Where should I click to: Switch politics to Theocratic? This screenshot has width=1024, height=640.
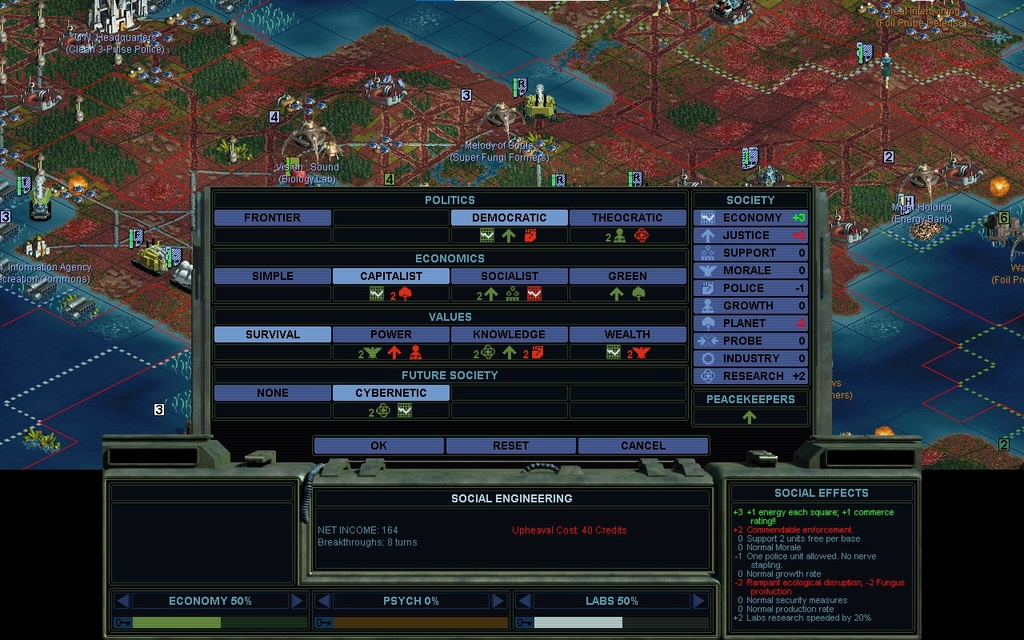(627, 218)
